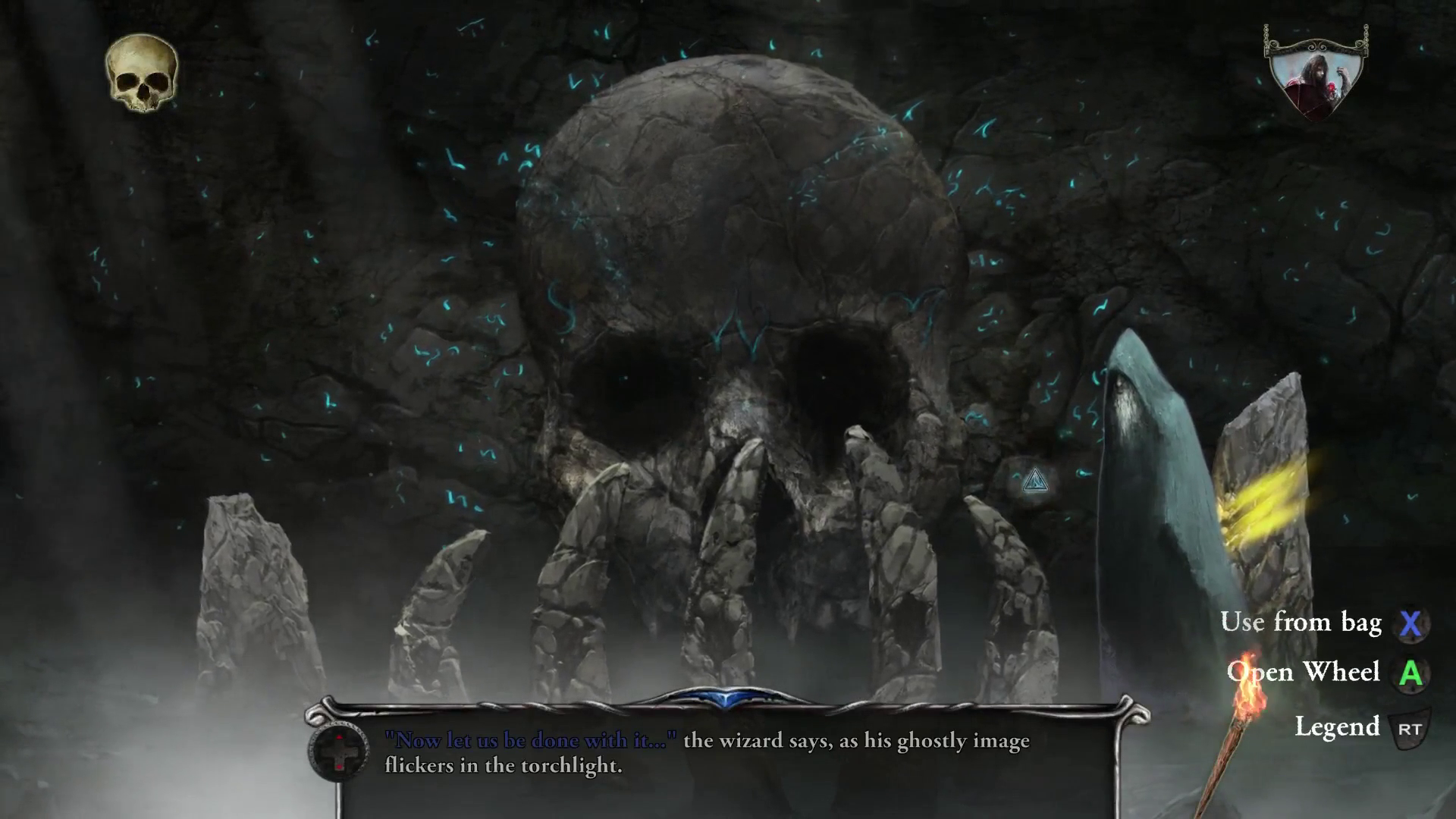Screen dimensions: 1456x819
Task: Click the blue triangular rune cursor marker
Action: coord(1035,483)
